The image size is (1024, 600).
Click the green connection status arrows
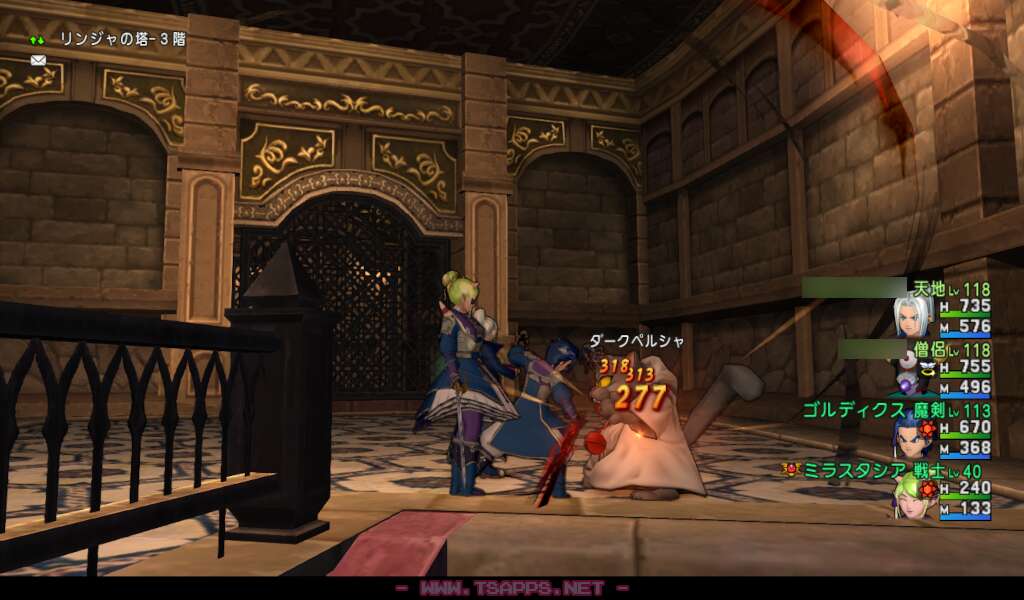pyautogui.click(x=37, y=40)
